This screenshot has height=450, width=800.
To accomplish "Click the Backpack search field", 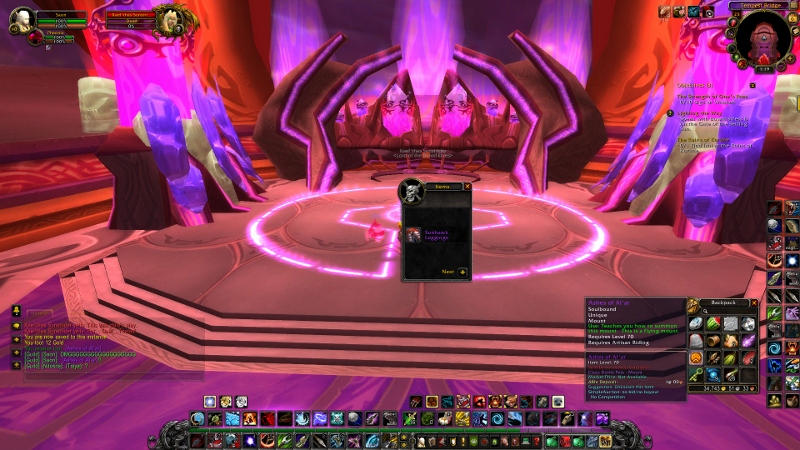I will [726, 313].
